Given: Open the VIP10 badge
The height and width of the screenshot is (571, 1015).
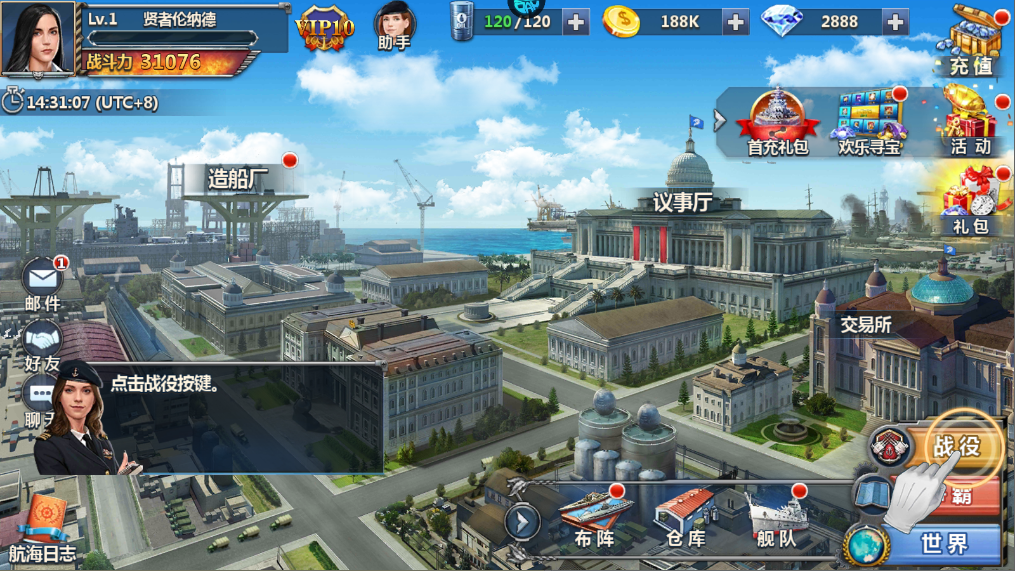Looking at the screenshot, I should click(x=324, y=29).
